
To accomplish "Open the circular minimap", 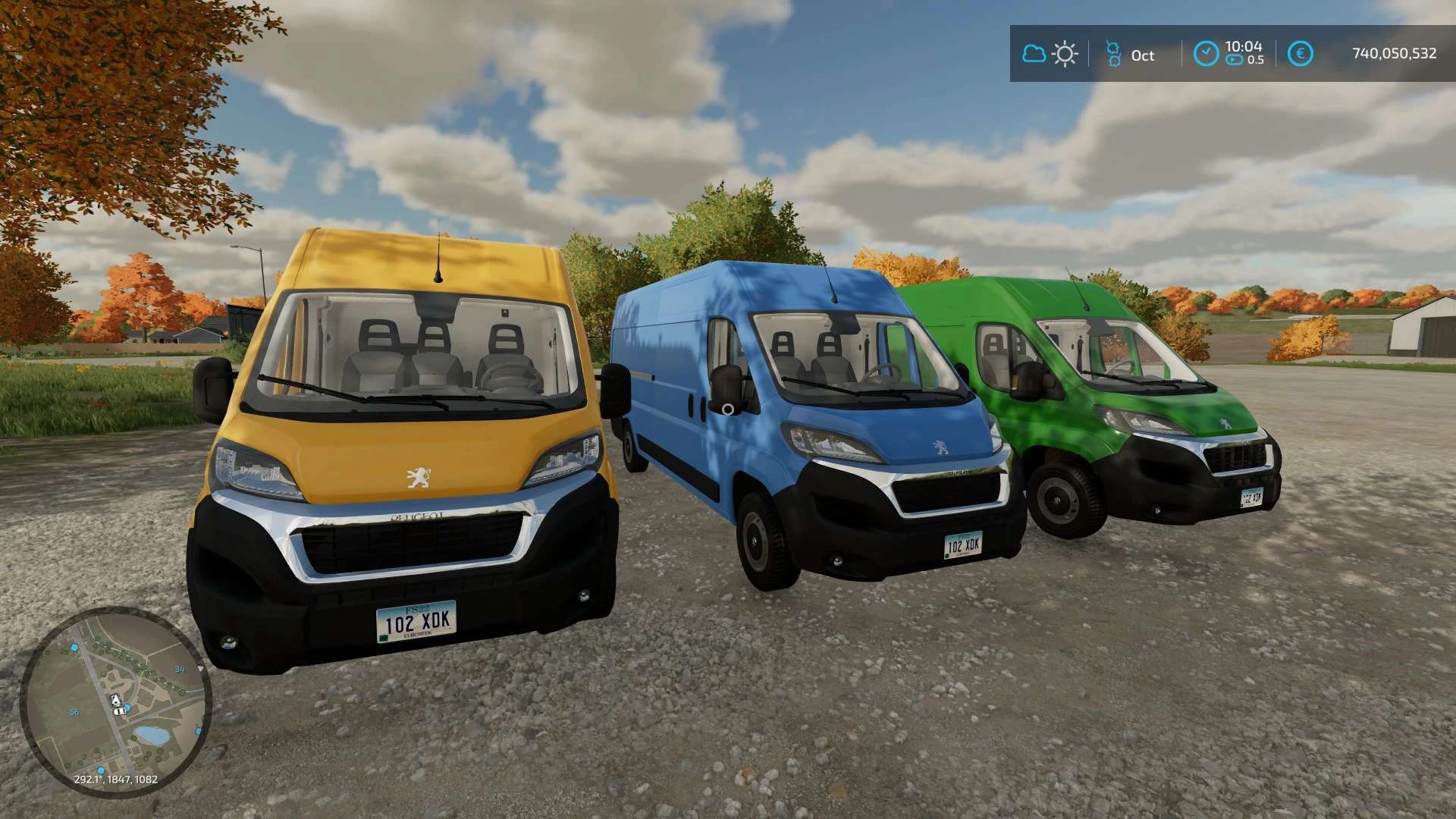I will [115, 702].
